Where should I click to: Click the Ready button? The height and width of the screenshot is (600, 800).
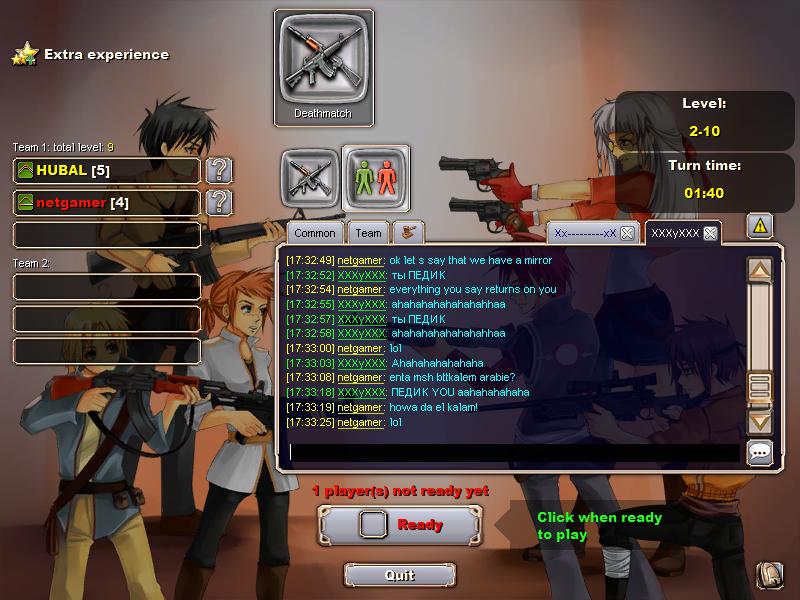(400, 524)
